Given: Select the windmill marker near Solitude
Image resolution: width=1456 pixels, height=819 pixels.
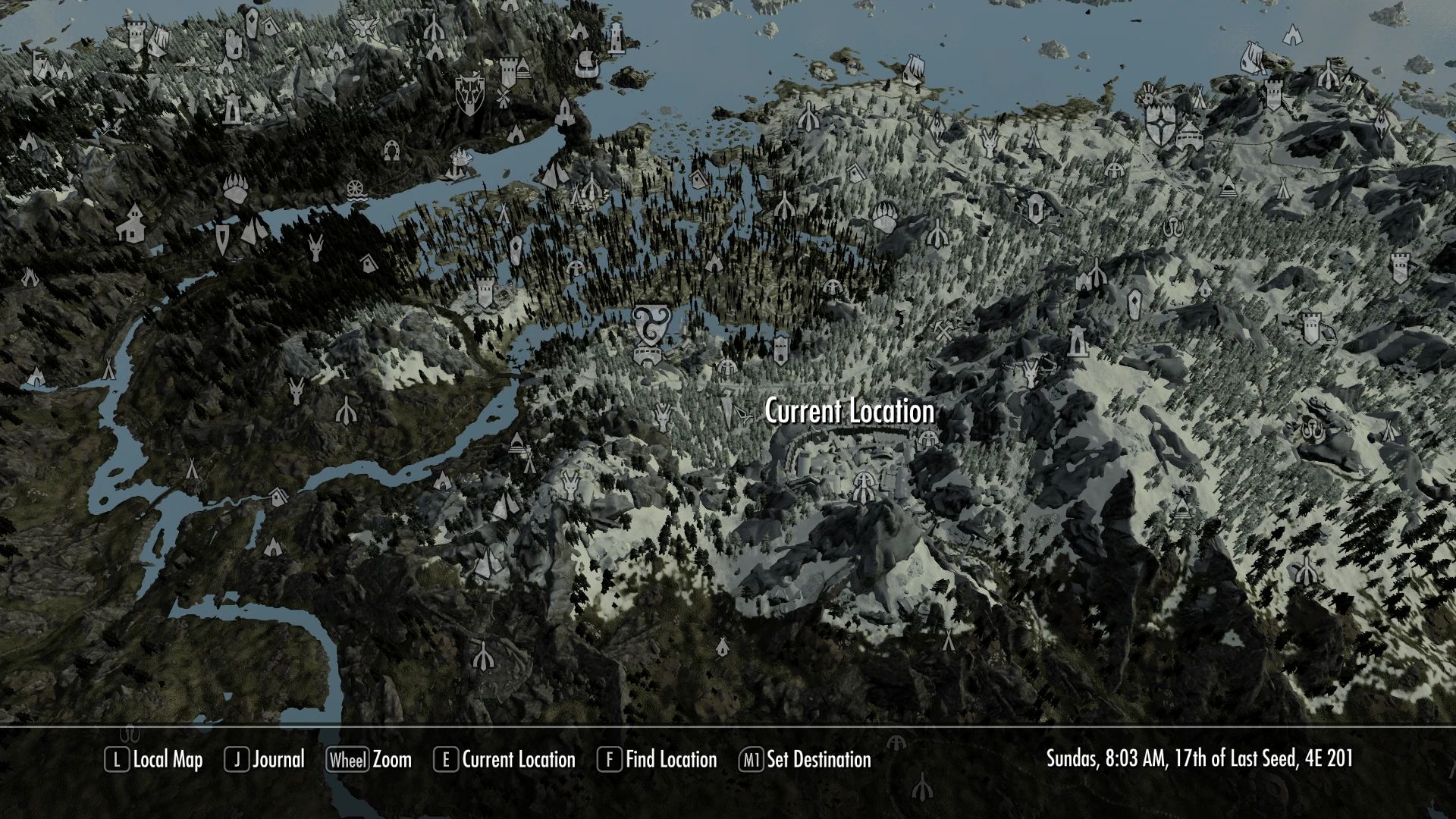Looking at the screenshot, I should click(x=504, y=97).
